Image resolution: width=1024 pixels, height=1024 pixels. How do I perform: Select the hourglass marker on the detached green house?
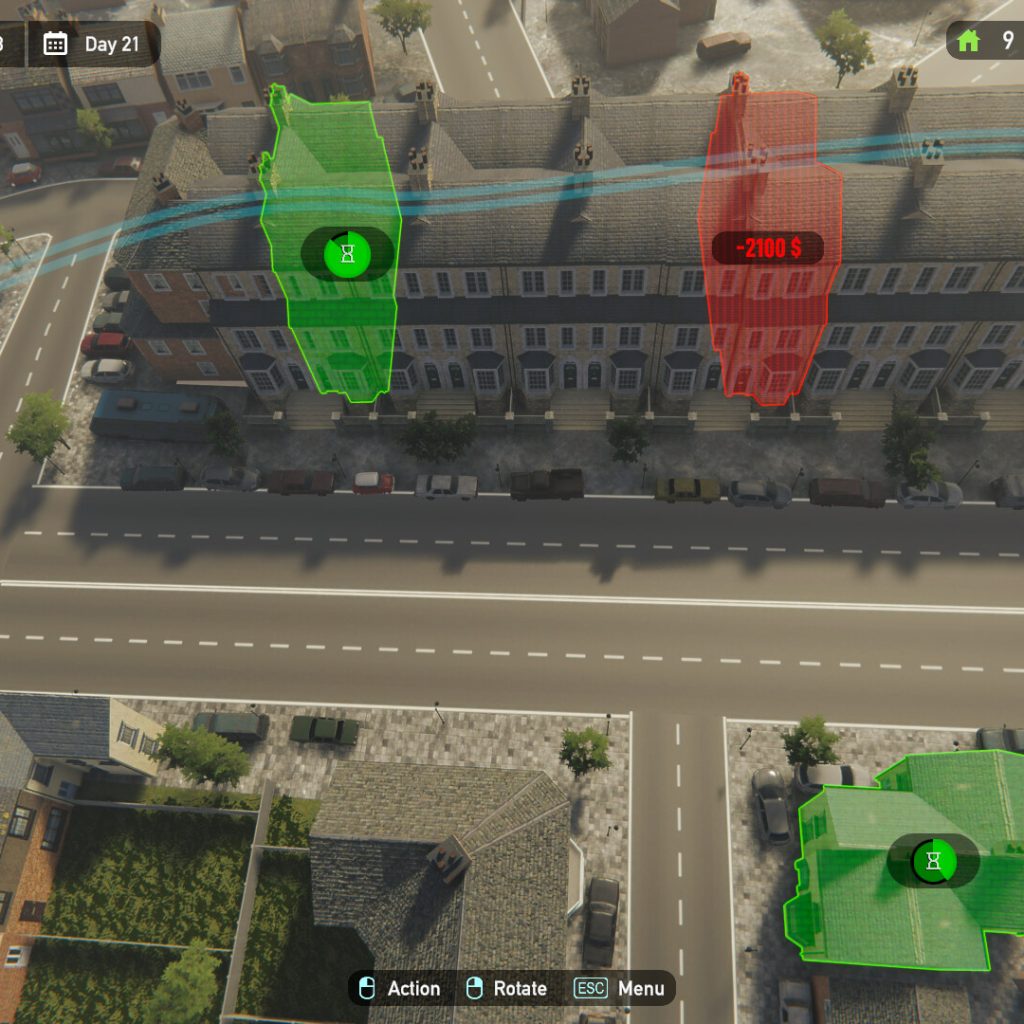[933, 861]
